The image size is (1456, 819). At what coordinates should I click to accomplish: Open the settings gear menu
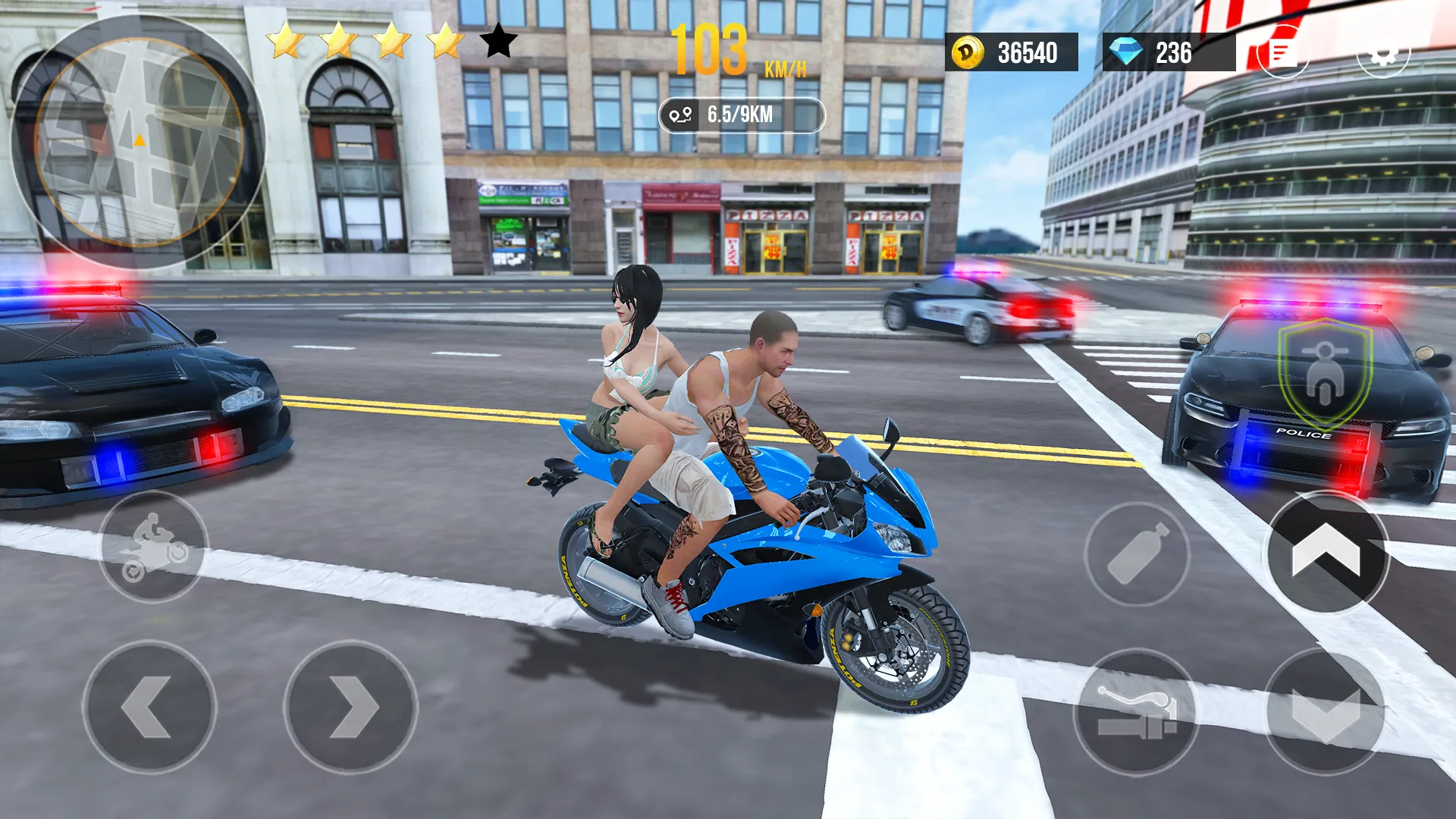click(x=1382, y=52)
